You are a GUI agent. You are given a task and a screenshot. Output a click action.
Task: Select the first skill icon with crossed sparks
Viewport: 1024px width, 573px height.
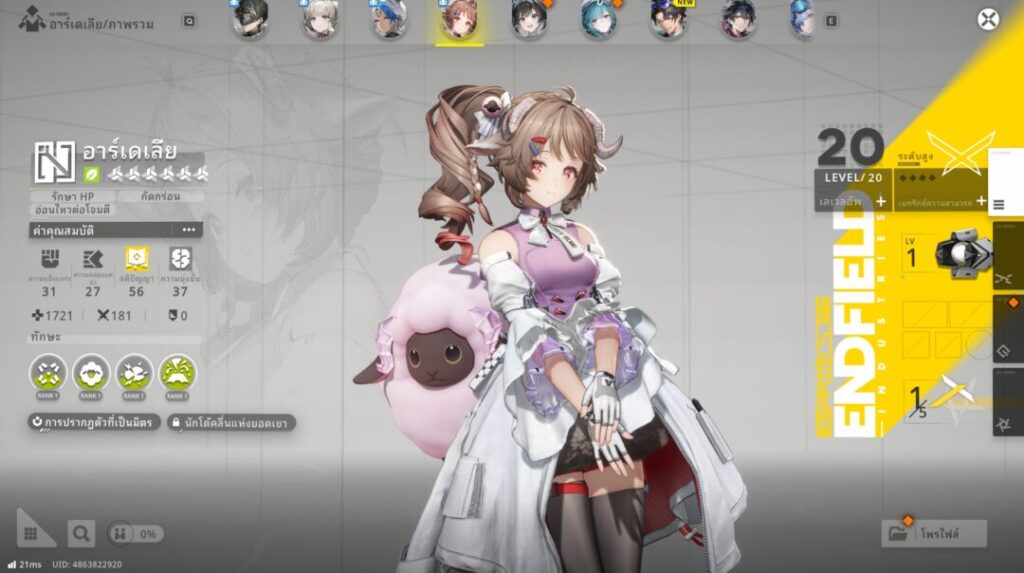[x=48, y=373]
